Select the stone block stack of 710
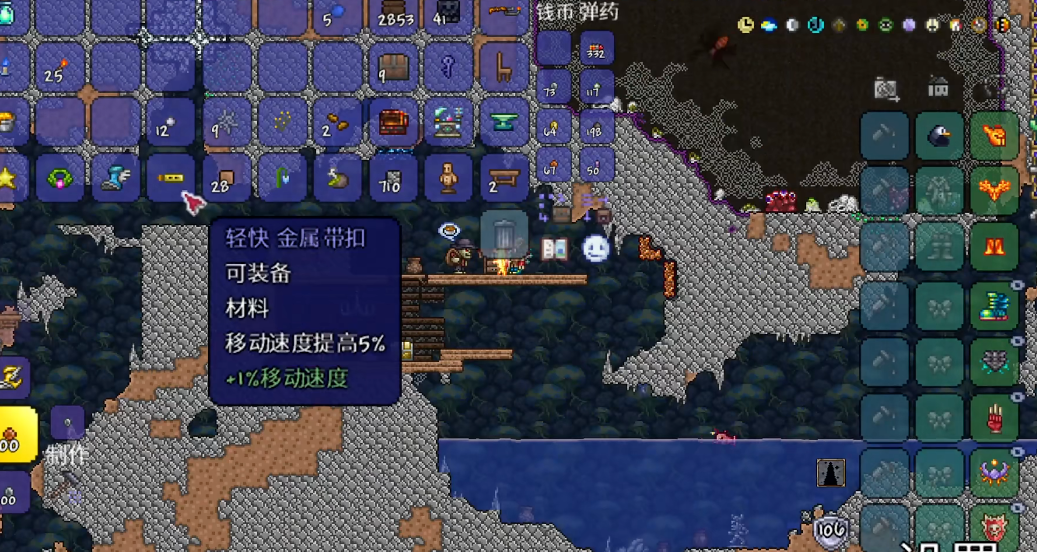This screenshot has width=1037, height=552. click(x=393, y=178)
